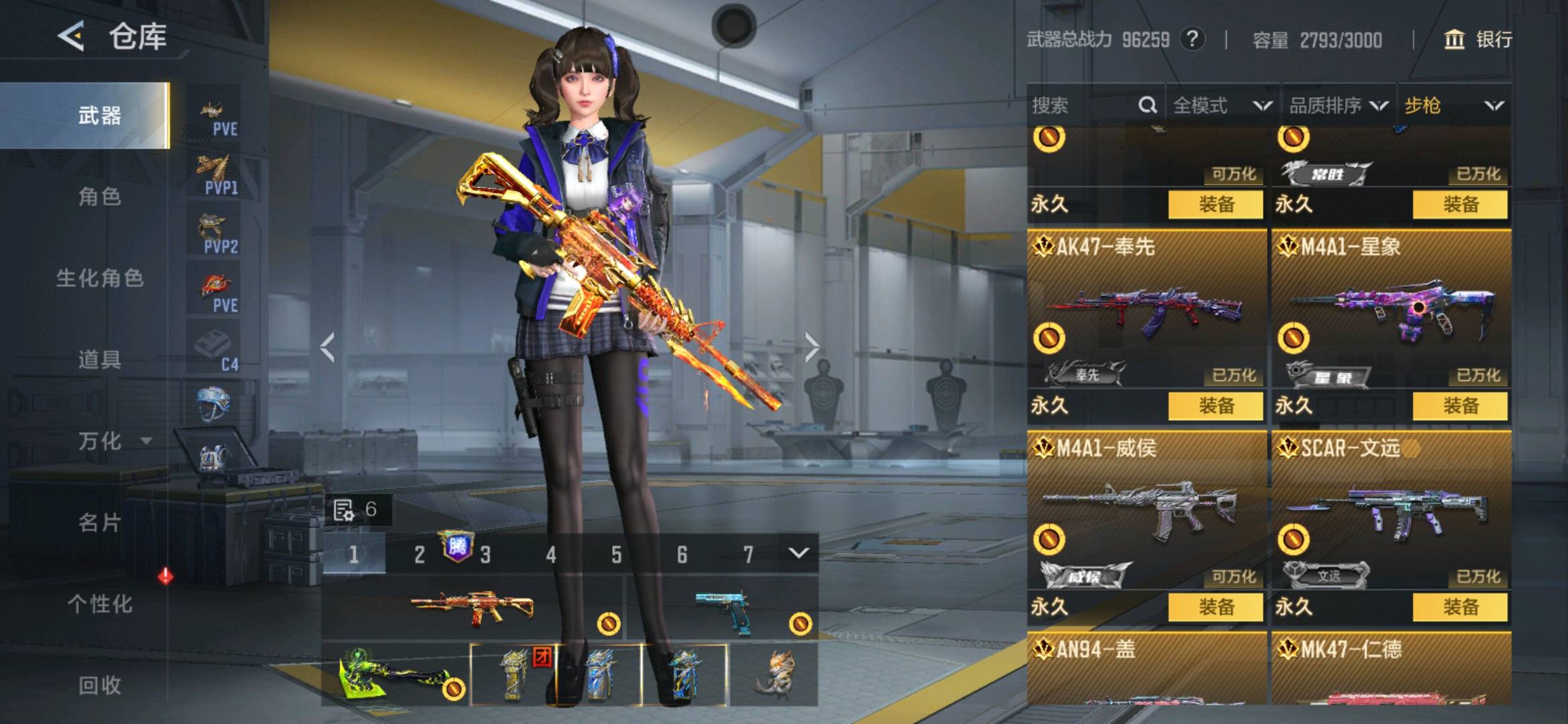Equip the M4A1-威侯 rifle
Image resolution: width=1568 pixels, height=724 pixels.
click(x=1215, y=607)
